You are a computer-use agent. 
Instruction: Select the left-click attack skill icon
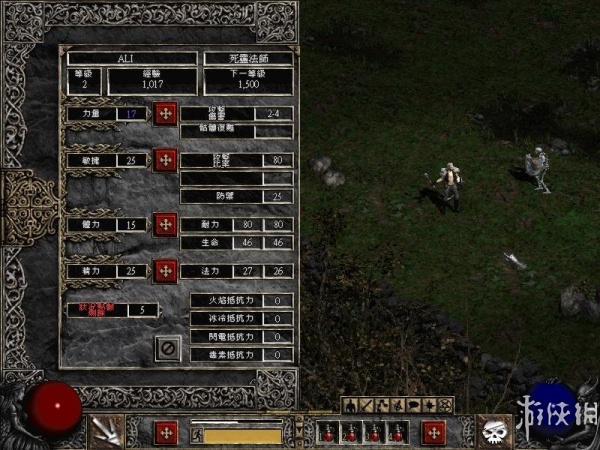point(107,431)
